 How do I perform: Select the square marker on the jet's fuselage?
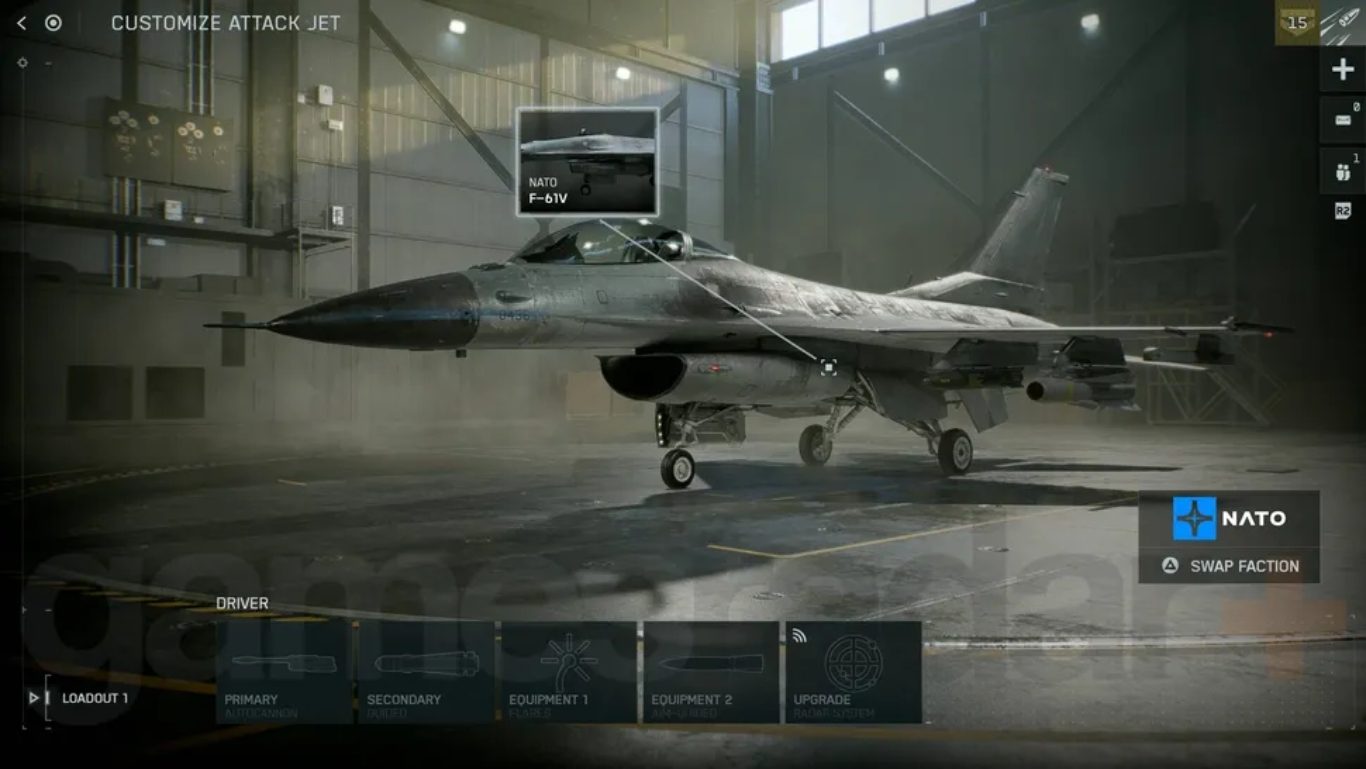[828, 367]
